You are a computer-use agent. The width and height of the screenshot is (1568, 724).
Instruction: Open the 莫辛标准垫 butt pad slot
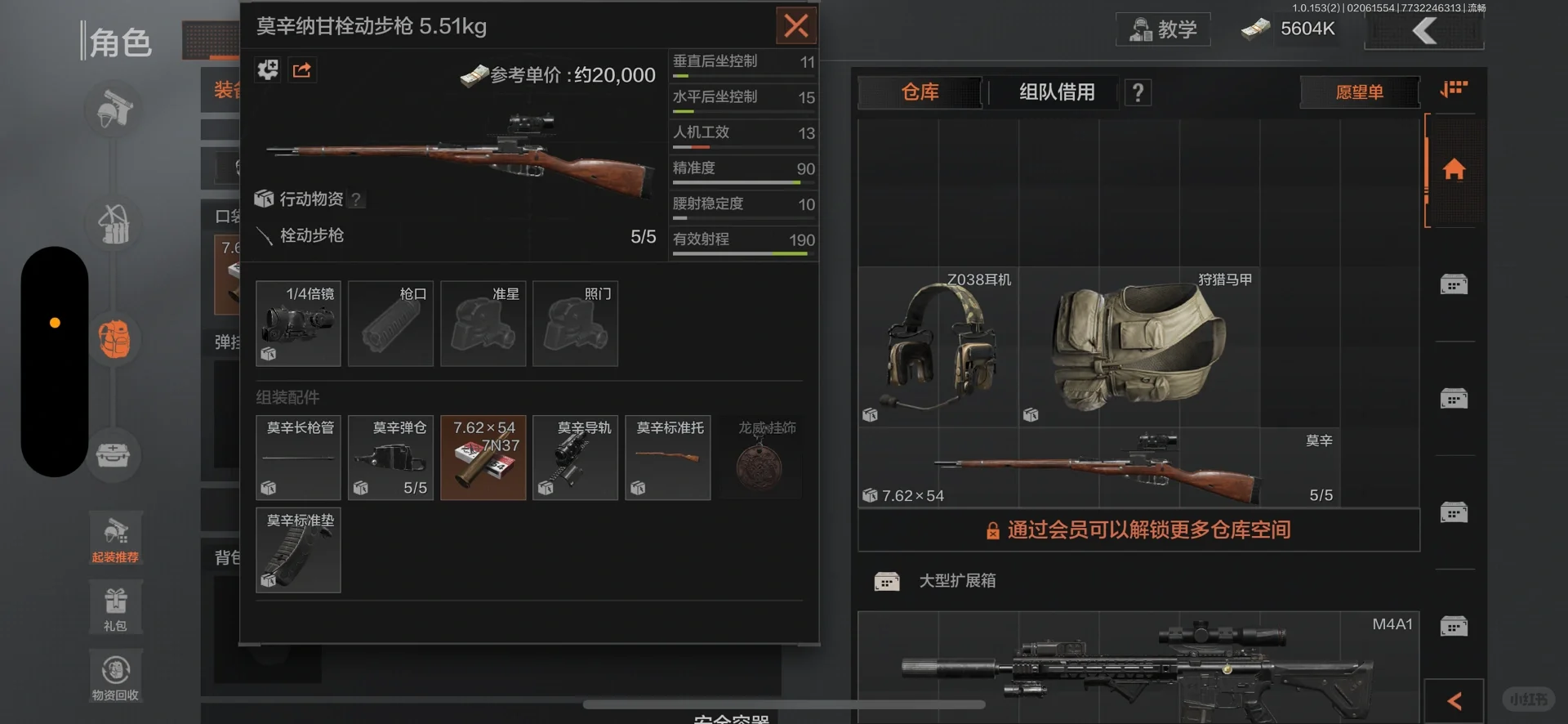point(298,550)
